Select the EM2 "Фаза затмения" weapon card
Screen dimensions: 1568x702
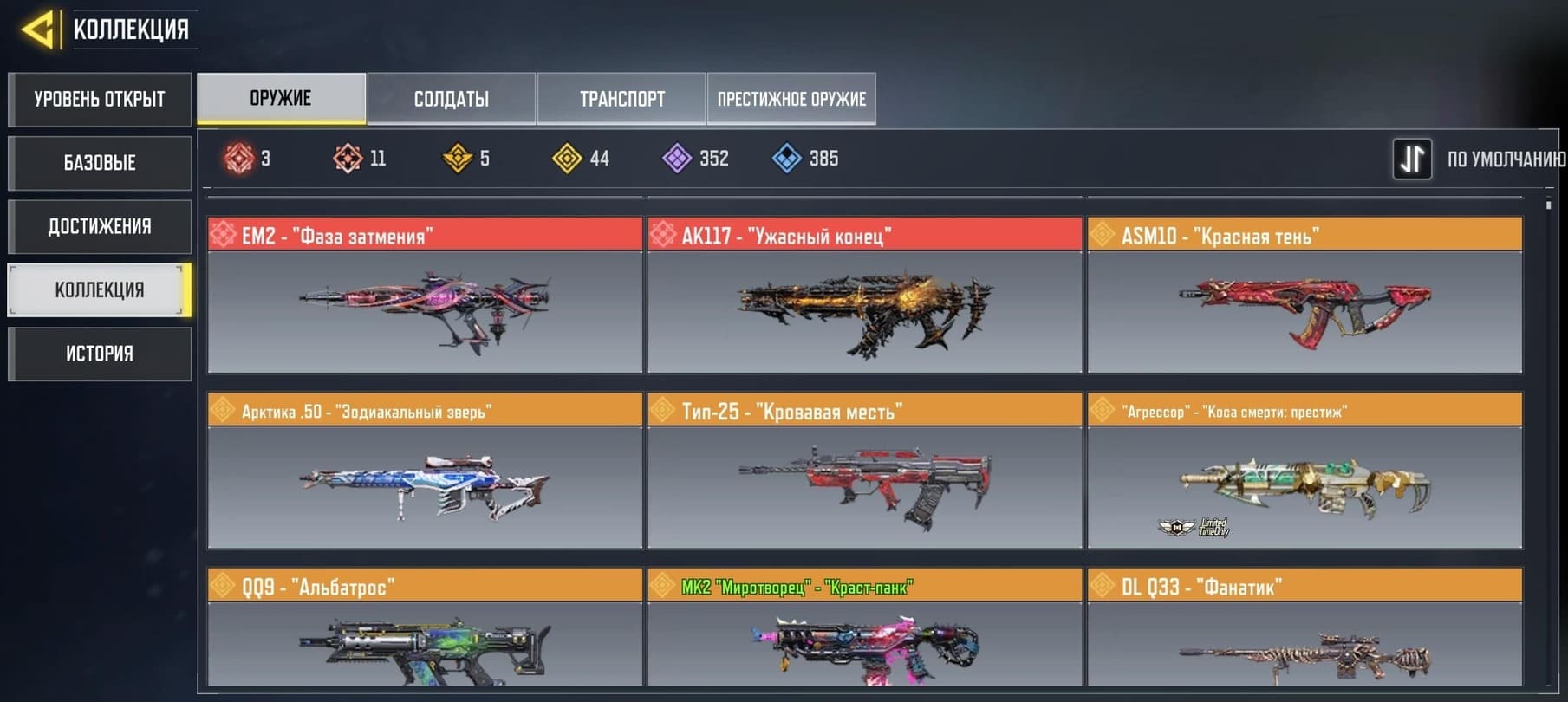click(425, 296)
